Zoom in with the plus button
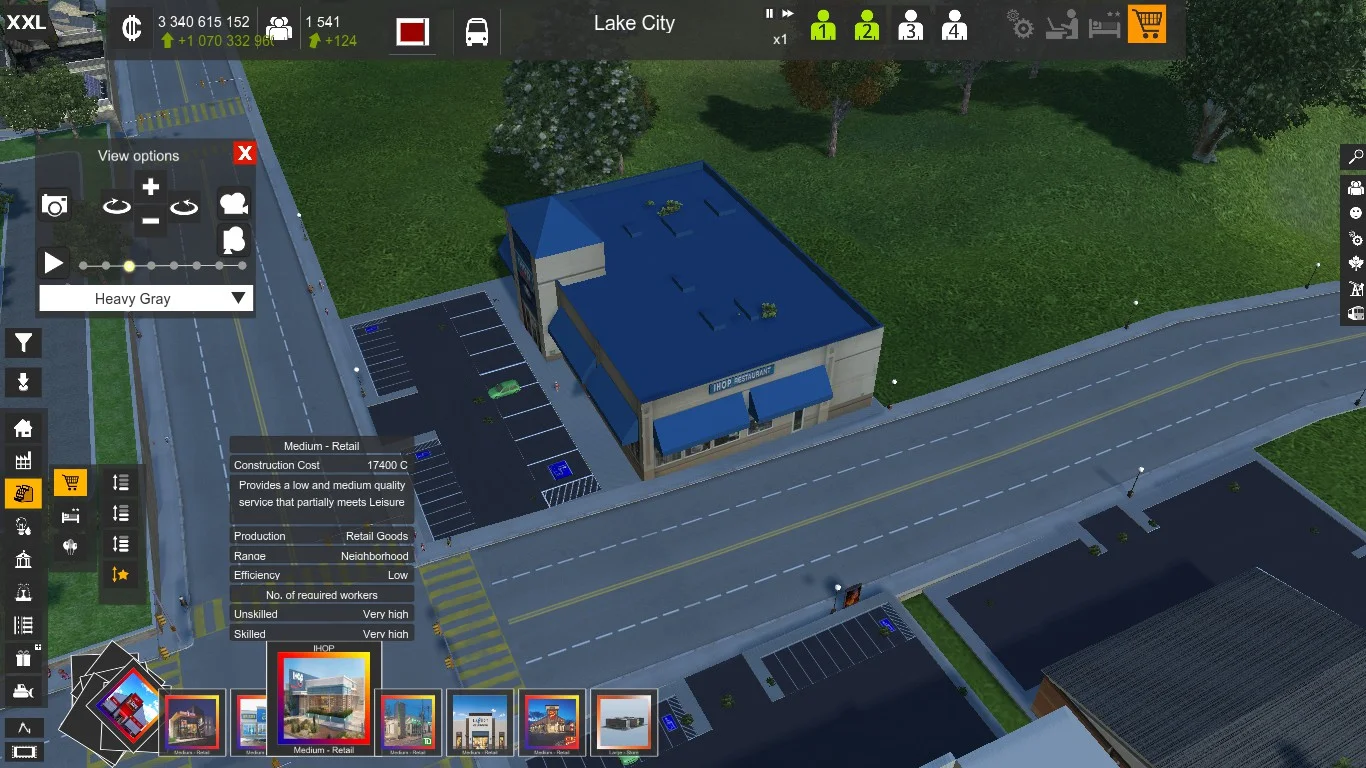The width and height of the screenshot is (1366, 768). pyautogui.click(x=150, y=187)
